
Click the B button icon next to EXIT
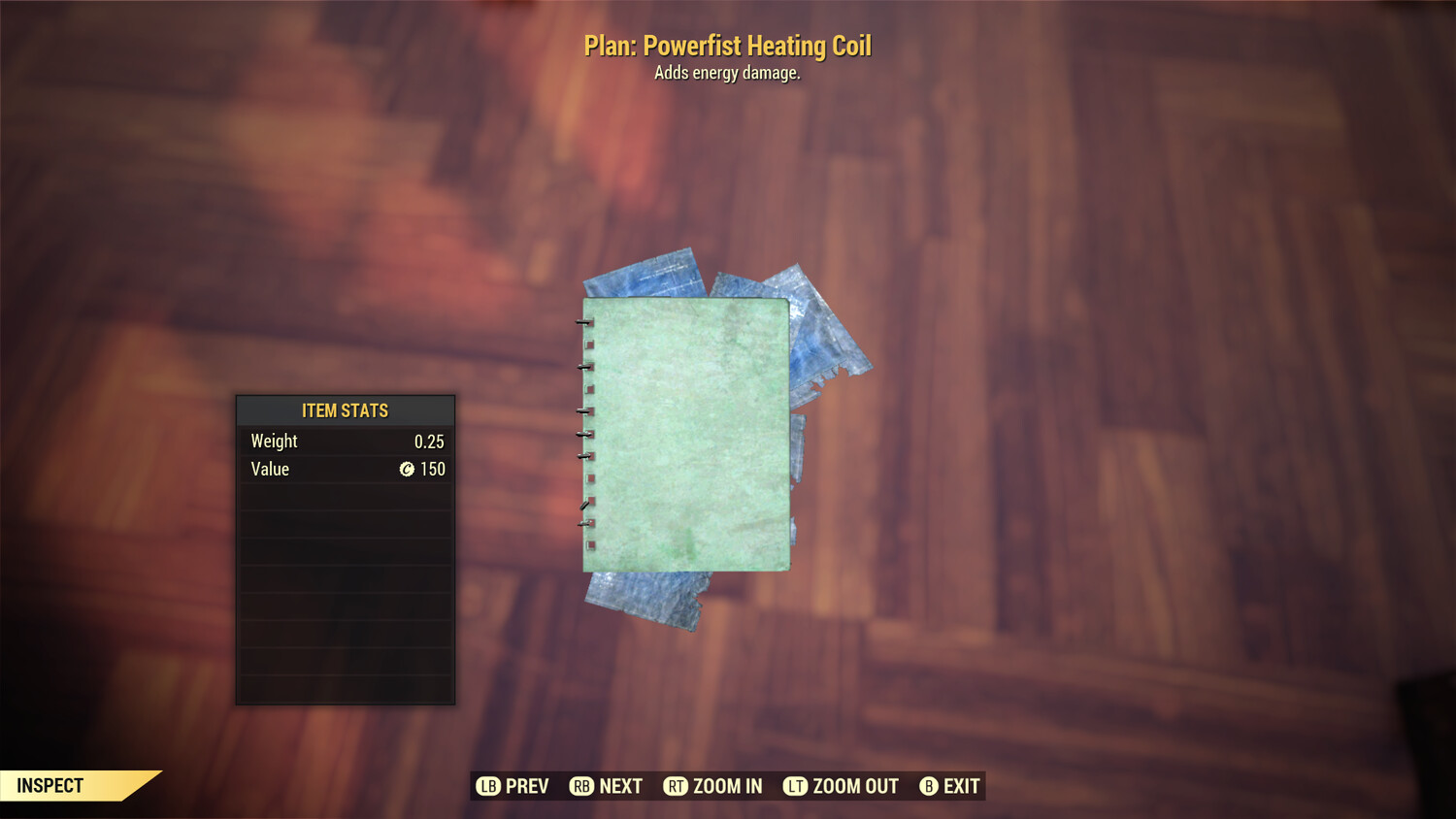929,786
